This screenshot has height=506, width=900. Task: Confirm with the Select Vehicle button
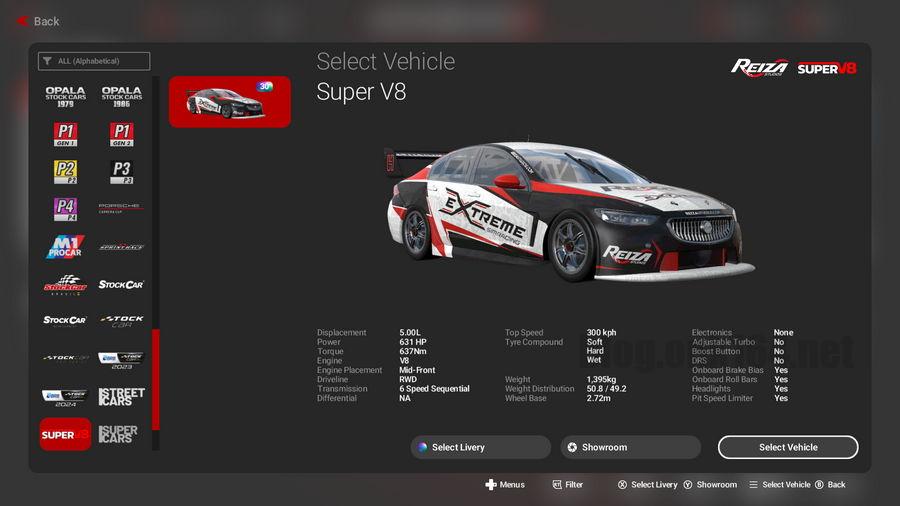tap(788, 447)
